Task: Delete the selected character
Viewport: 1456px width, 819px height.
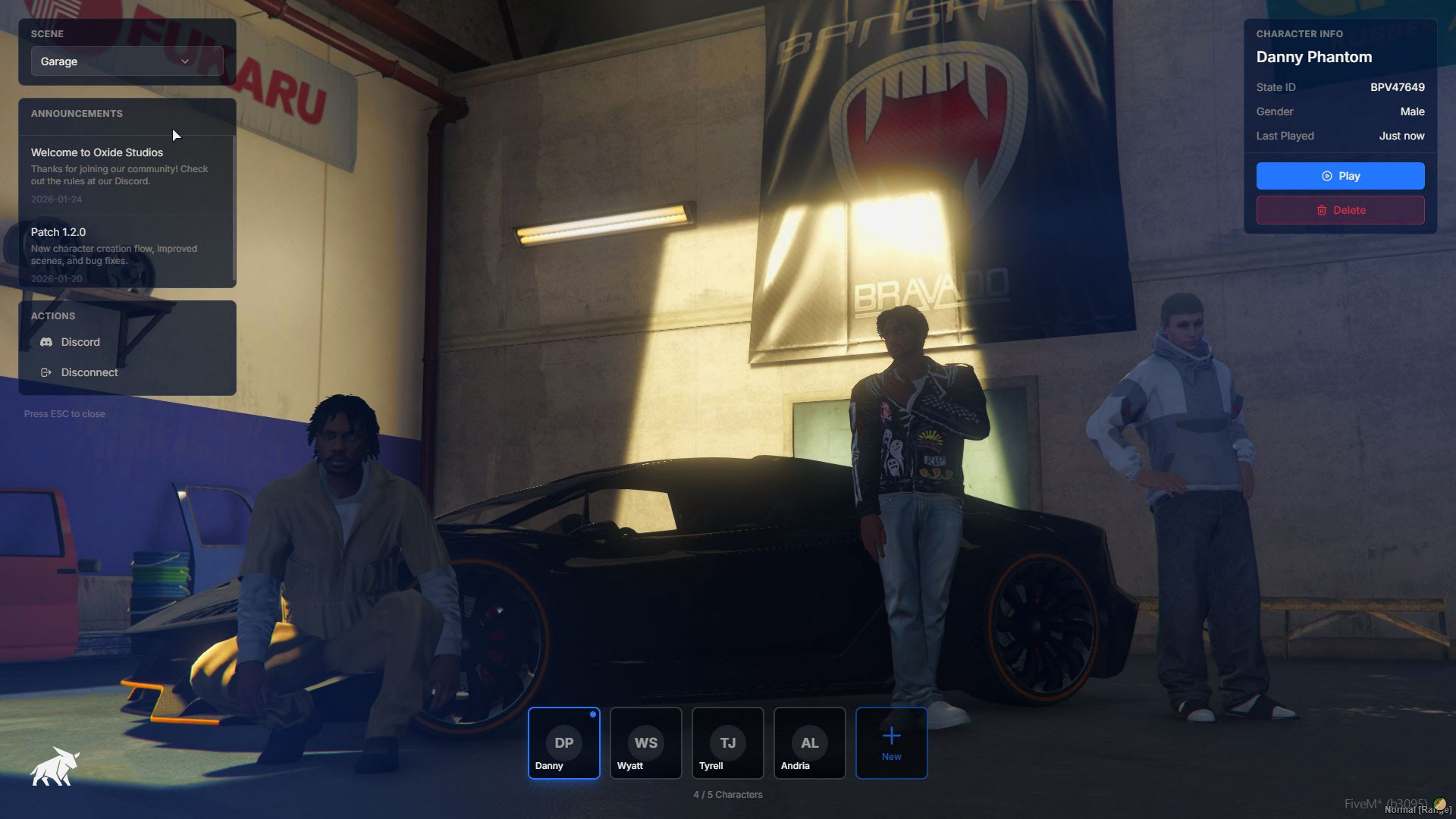Action: click(1340, 210)
